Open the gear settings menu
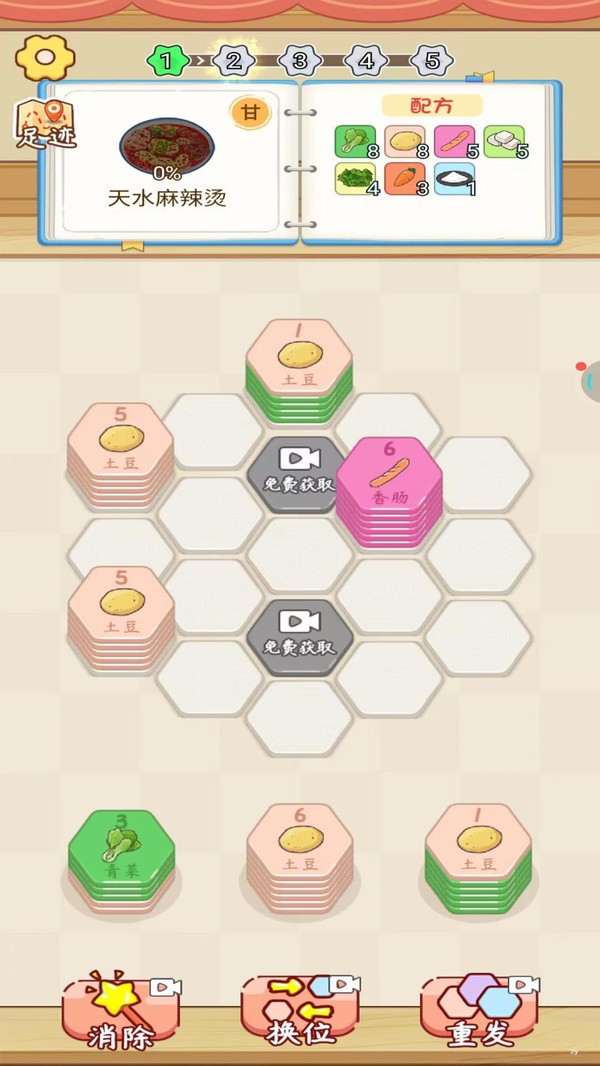 click(x=45, y=58)
